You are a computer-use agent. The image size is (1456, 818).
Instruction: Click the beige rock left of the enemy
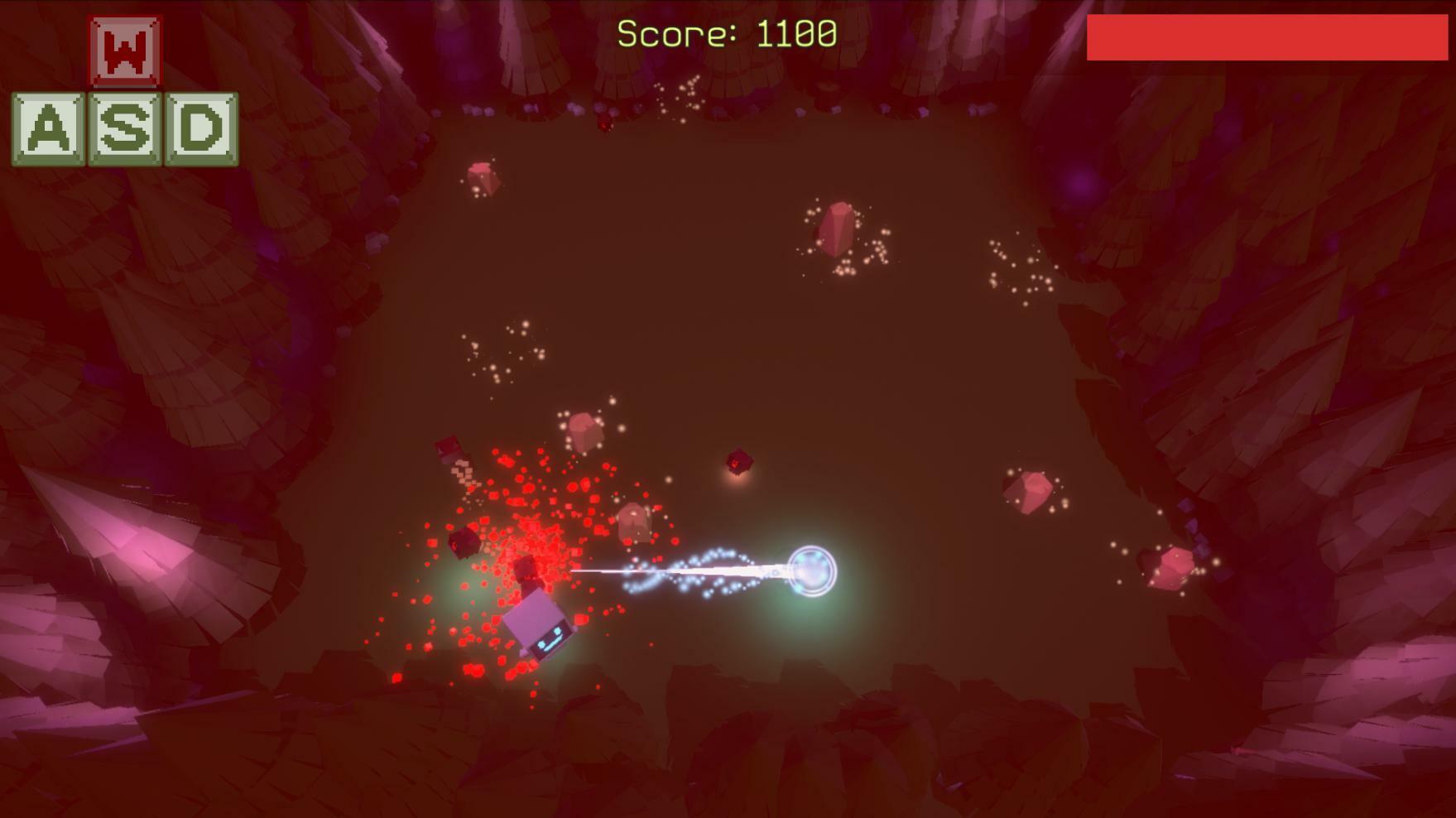(584, 431)
